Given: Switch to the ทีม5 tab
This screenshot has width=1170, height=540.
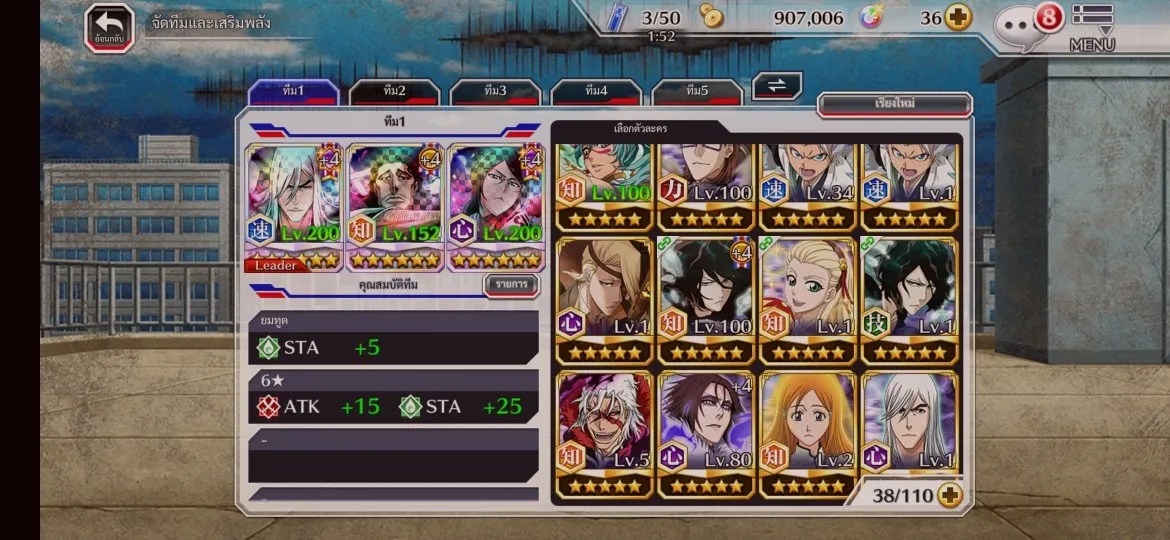Looking at the screenshot, I should pos(697,92).
